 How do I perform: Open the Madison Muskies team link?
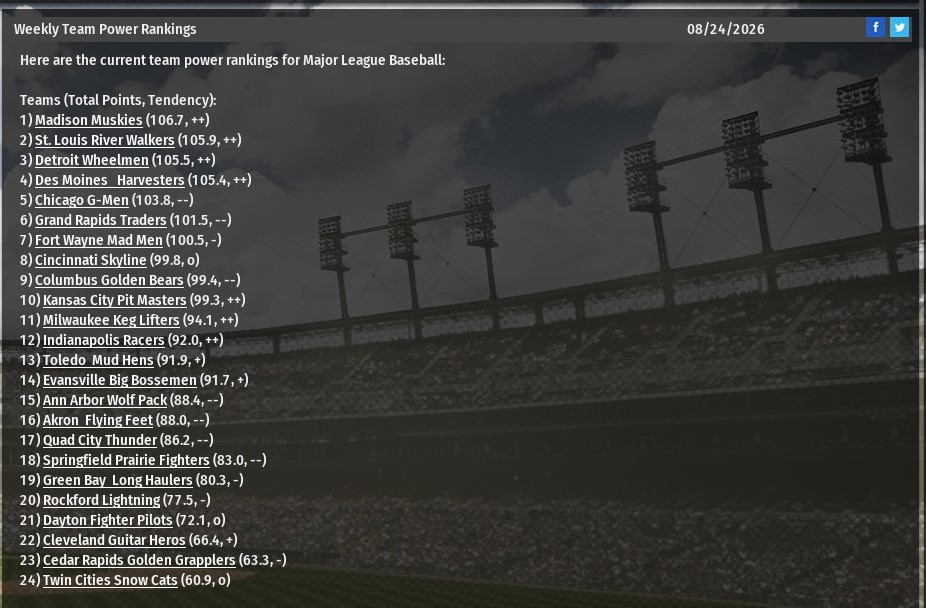pyautogui.click(x=88, y=120)
